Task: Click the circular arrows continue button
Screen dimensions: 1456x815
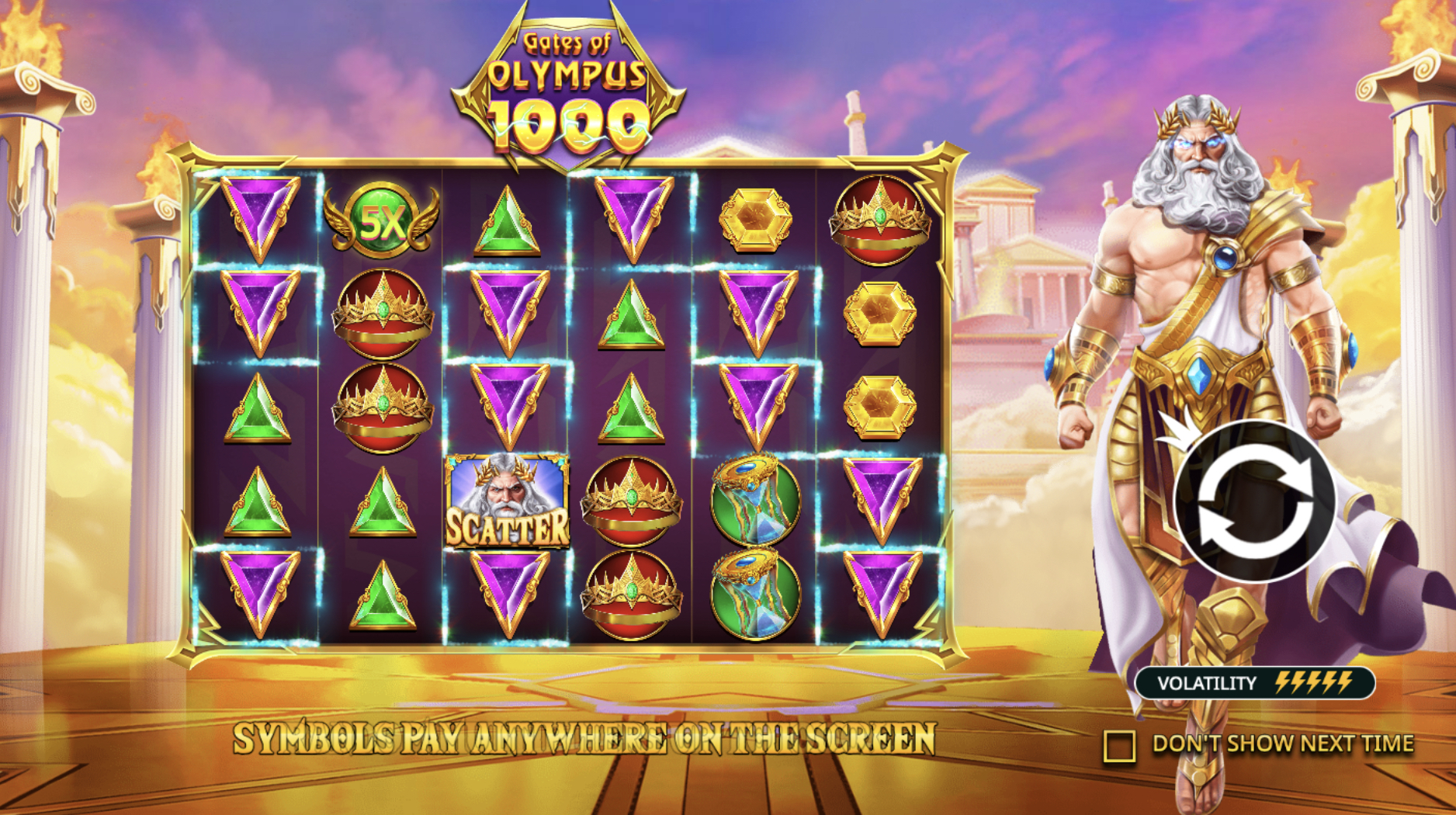Action: click(1255, 502)
